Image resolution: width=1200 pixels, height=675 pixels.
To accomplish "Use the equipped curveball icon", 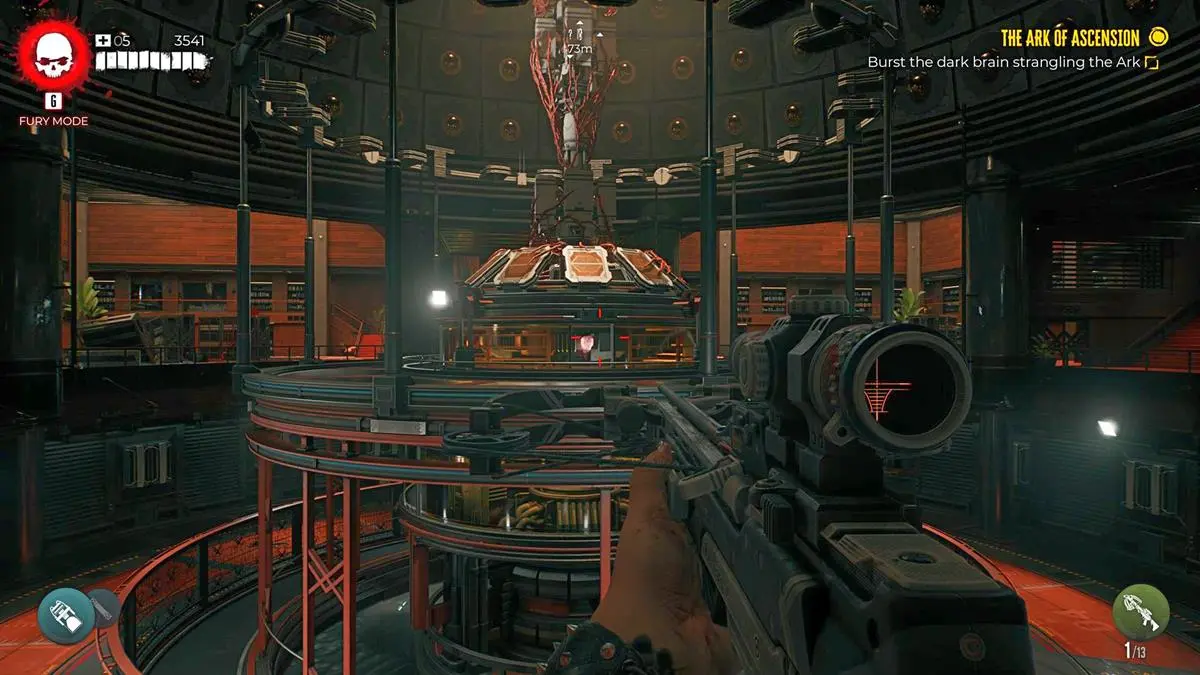I will (x=66, y=615).
